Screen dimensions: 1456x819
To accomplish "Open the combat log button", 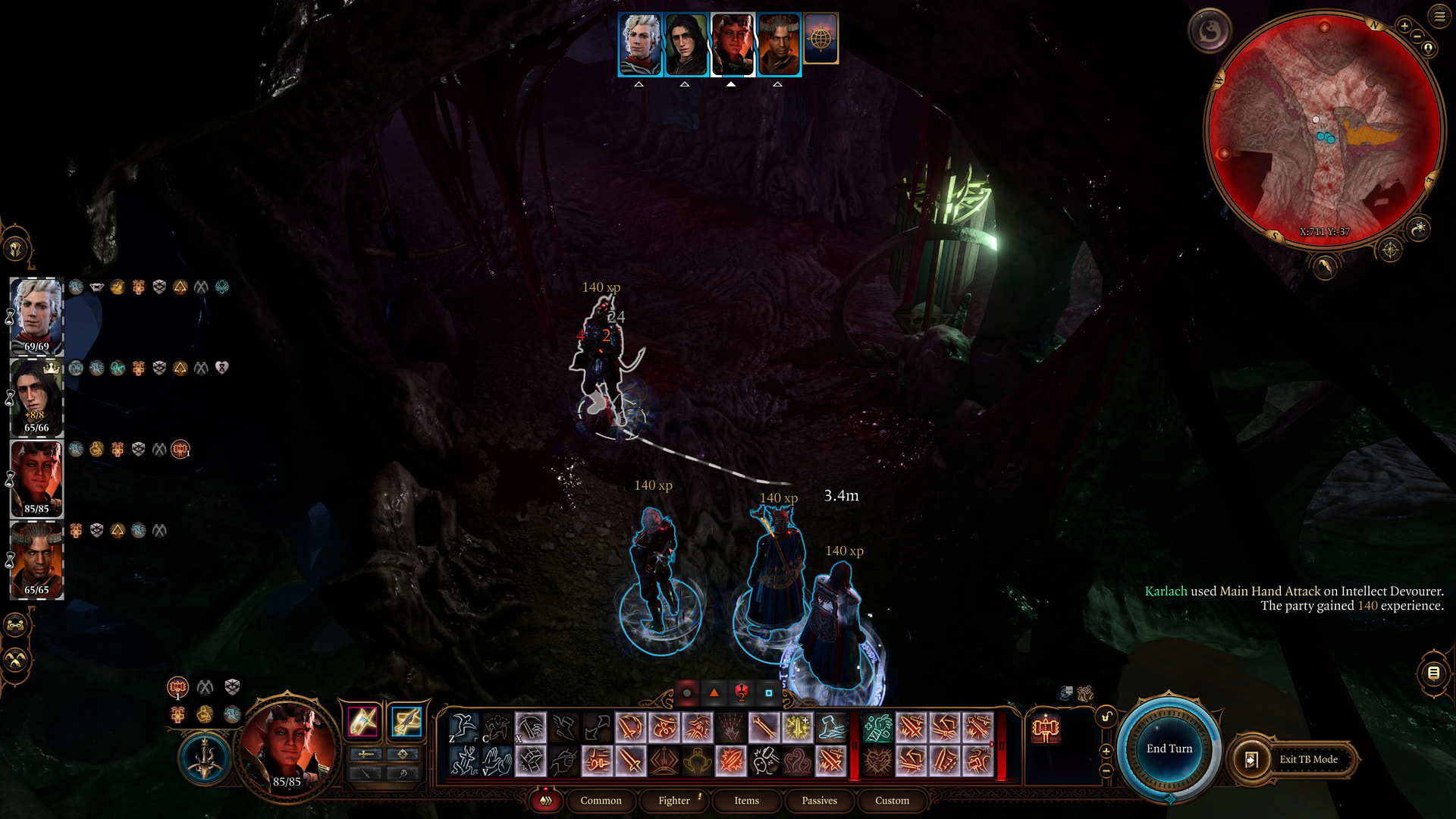I will point(1433,673).
